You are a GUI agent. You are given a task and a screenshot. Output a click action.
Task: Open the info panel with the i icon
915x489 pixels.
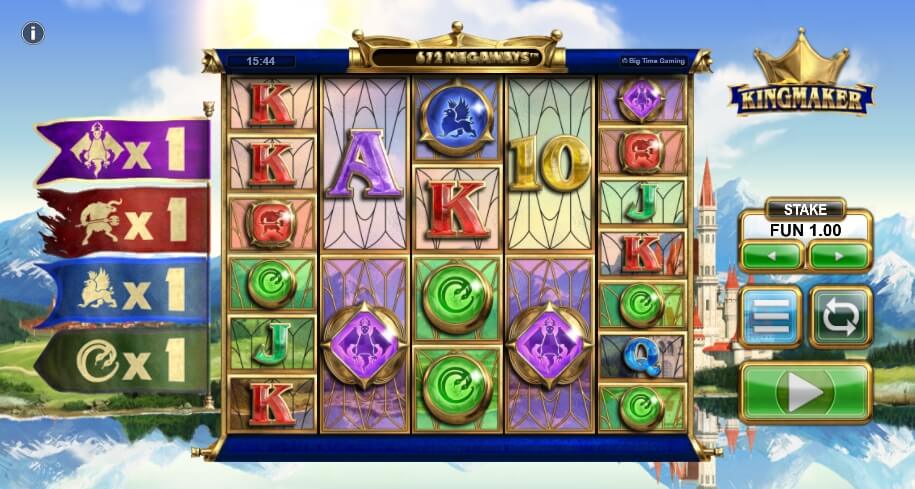[33, 33]
